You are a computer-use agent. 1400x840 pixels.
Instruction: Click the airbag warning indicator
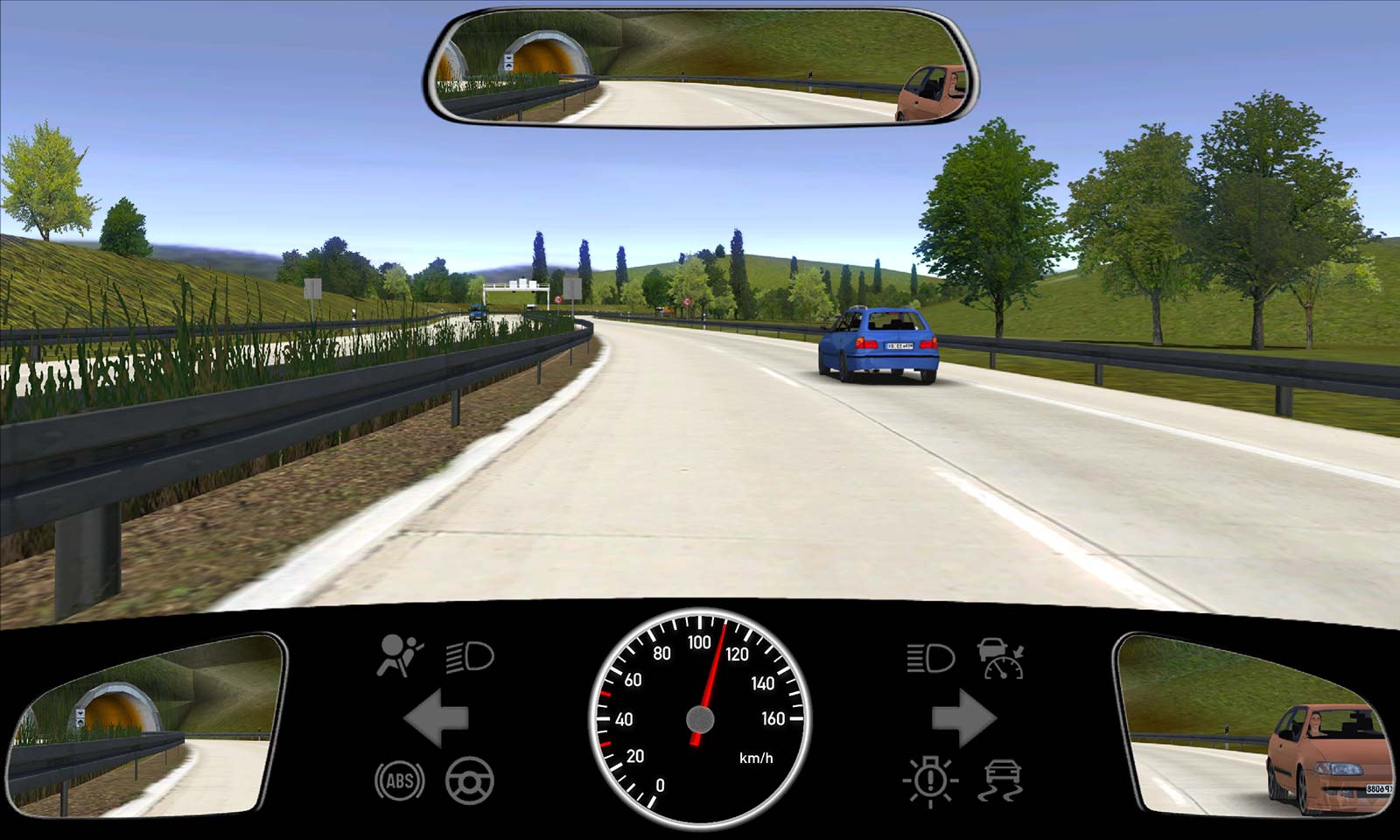pos(399,656)
